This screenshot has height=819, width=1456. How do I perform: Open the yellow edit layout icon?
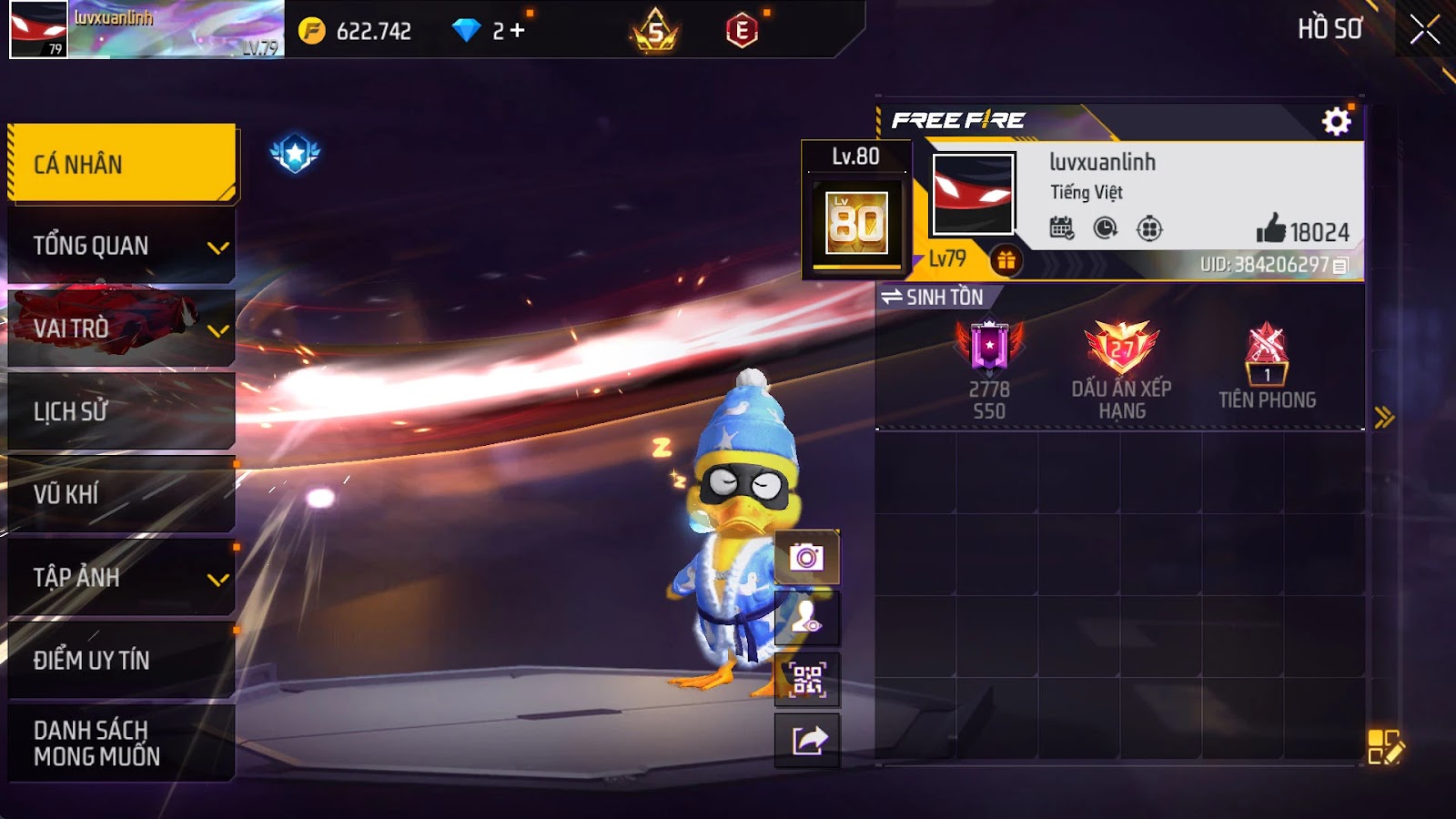pyautogui.click(x=1385, y=746)
